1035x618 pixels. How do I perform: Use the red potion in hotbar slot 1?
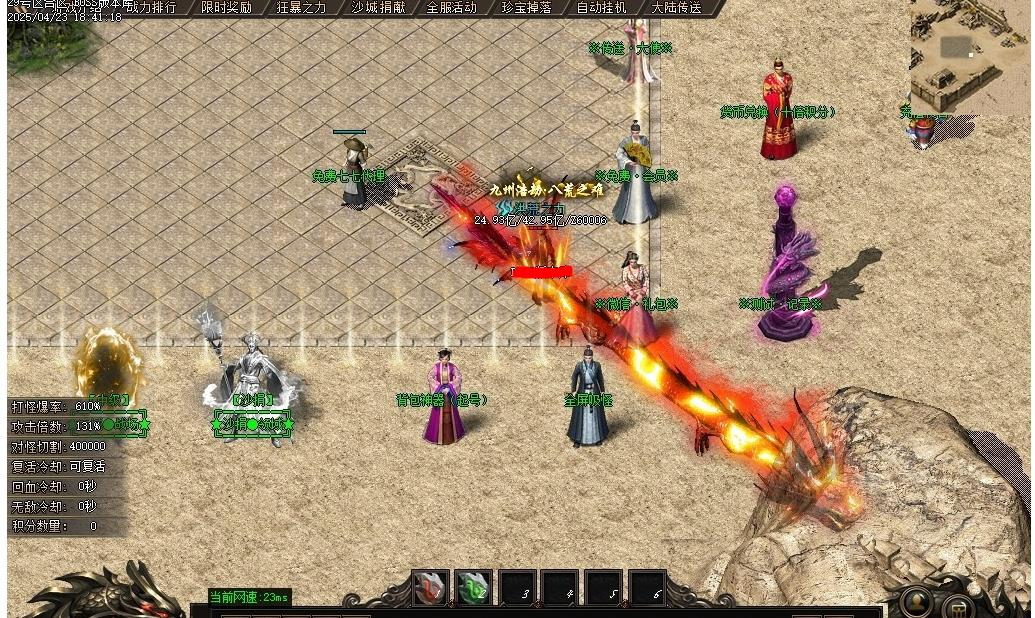(x=431, y=588)
